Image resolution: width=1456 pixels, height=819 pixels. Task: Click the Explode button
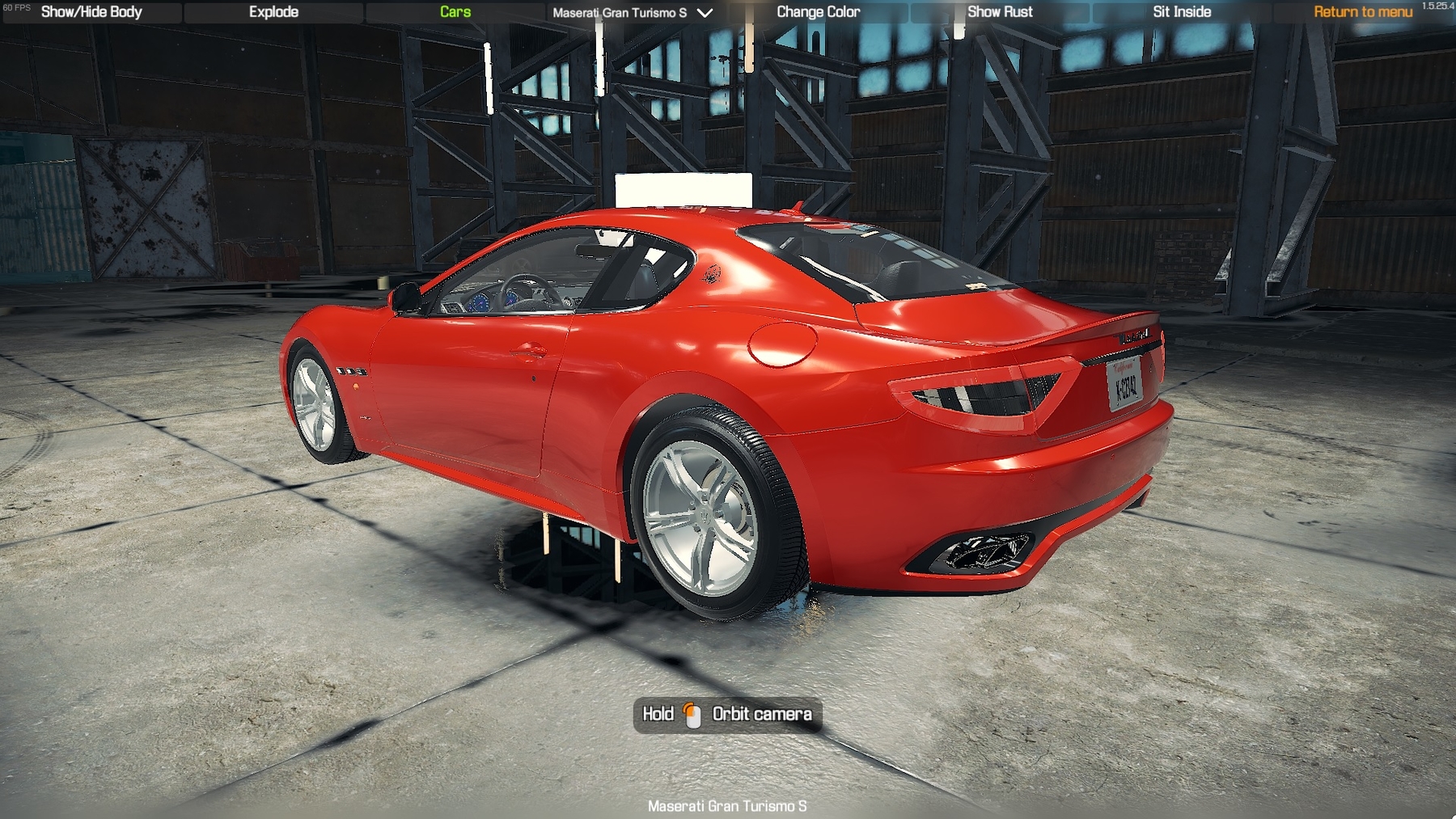(273, 12)
